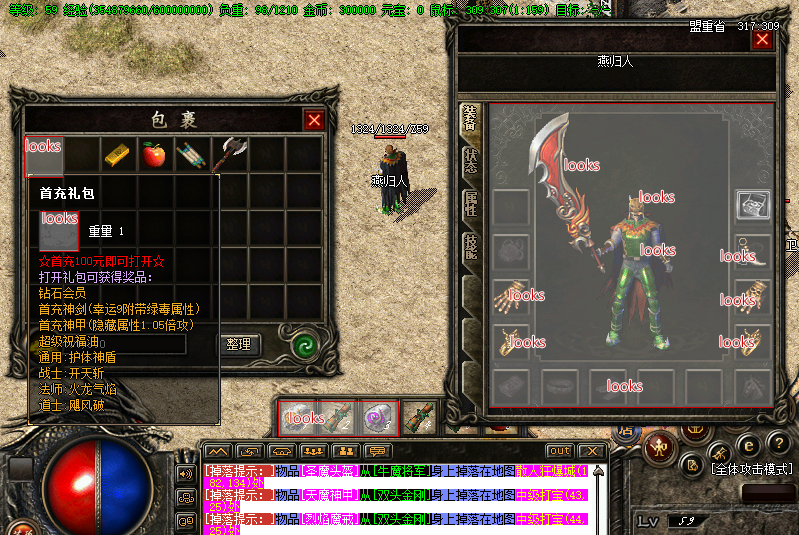Close the 包裹 bag window
This screenshot has width=799, height=535.
click(x=314, y=120)
